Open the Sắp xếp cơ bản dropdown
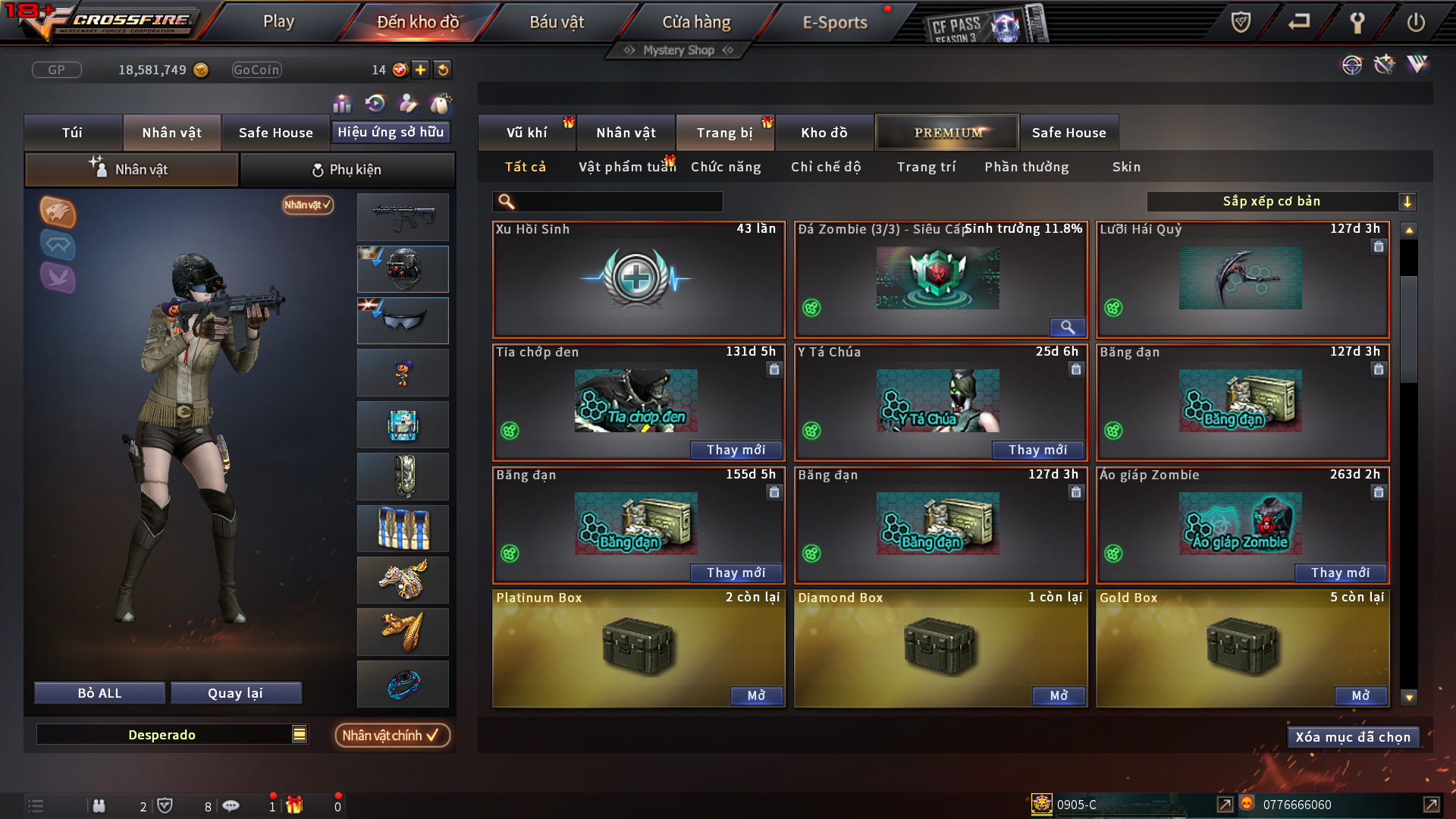 pos(1281,202)
